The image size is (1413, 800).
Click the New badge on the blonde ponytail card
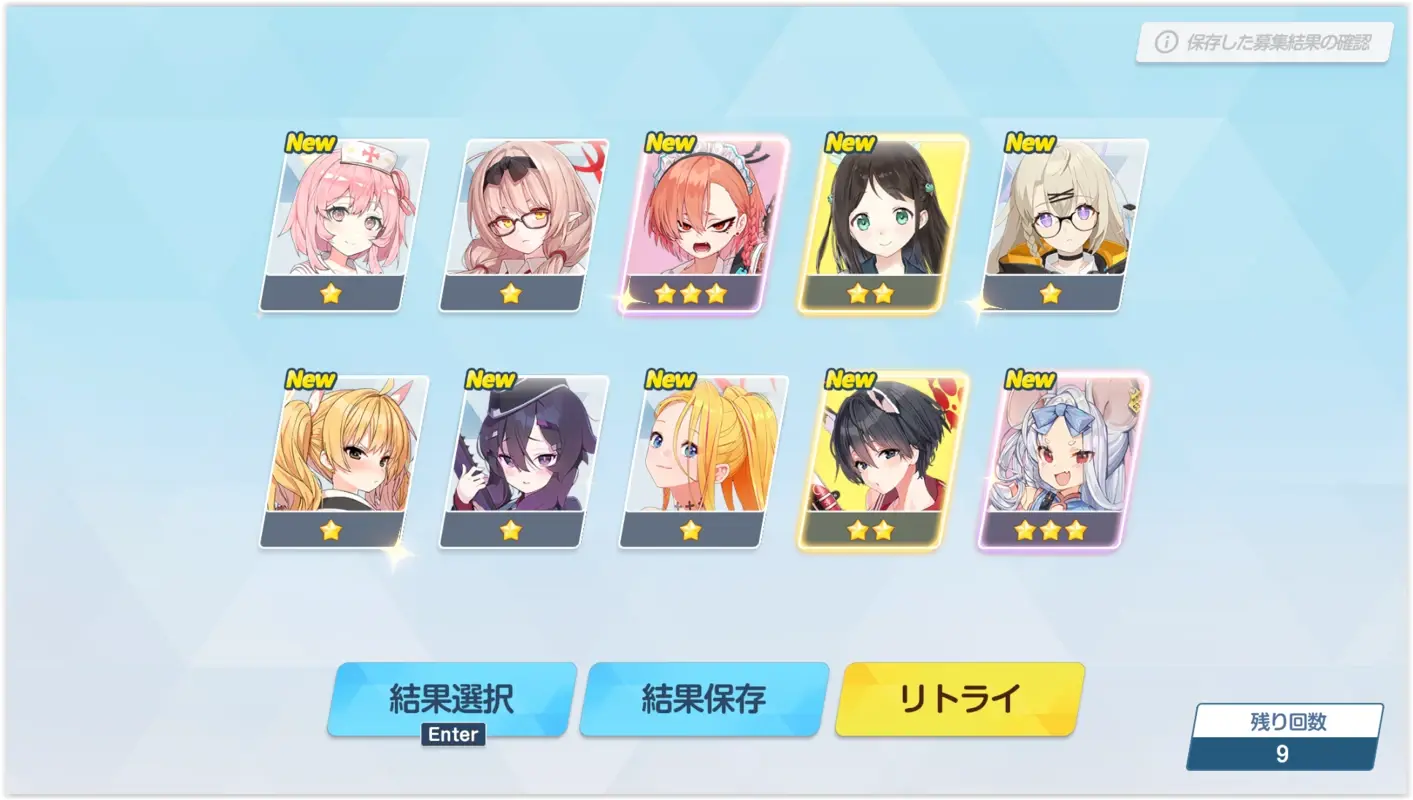click(670, 380)
